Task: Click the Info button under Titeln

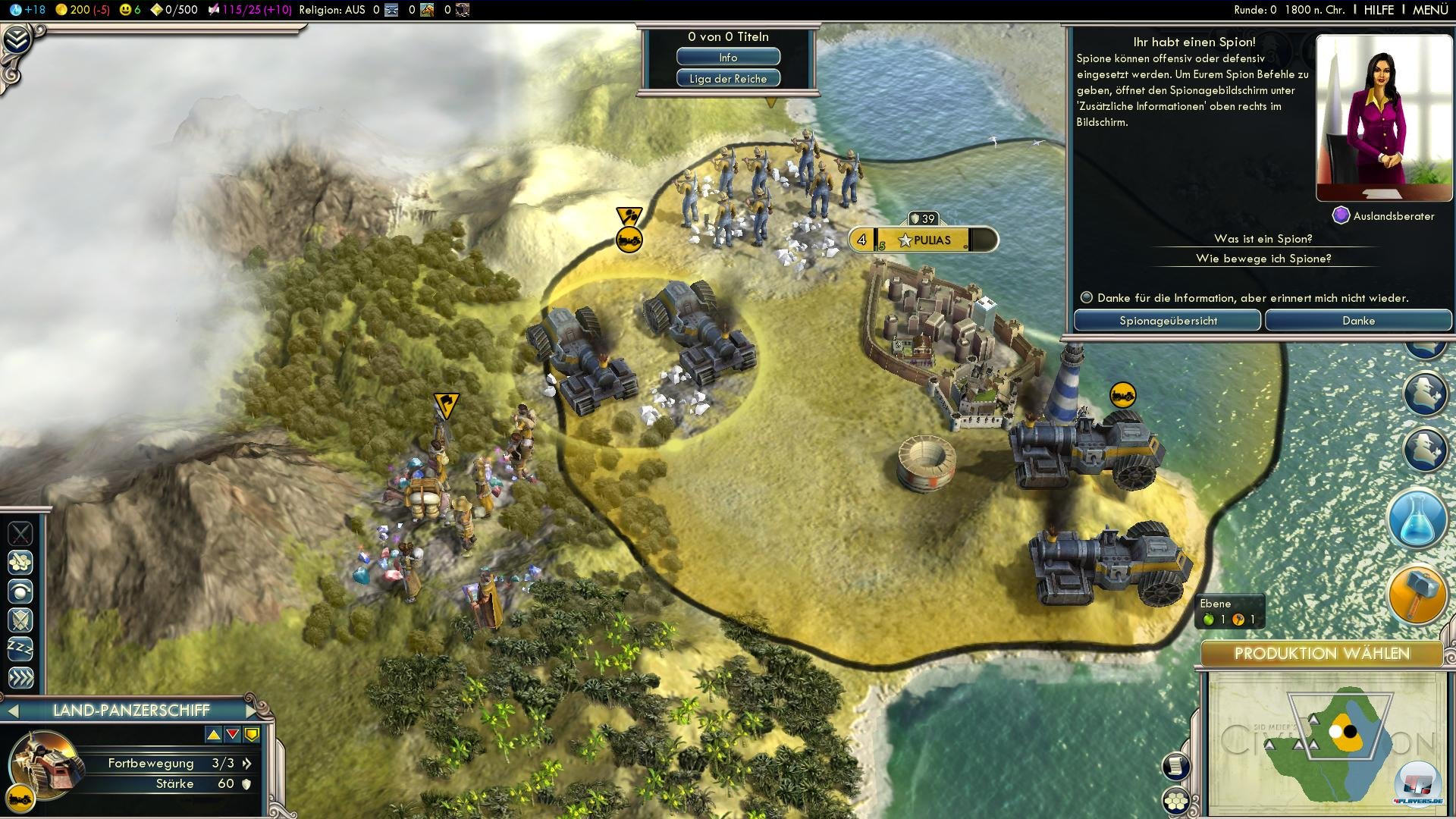Action: click(x=728, y=58)
